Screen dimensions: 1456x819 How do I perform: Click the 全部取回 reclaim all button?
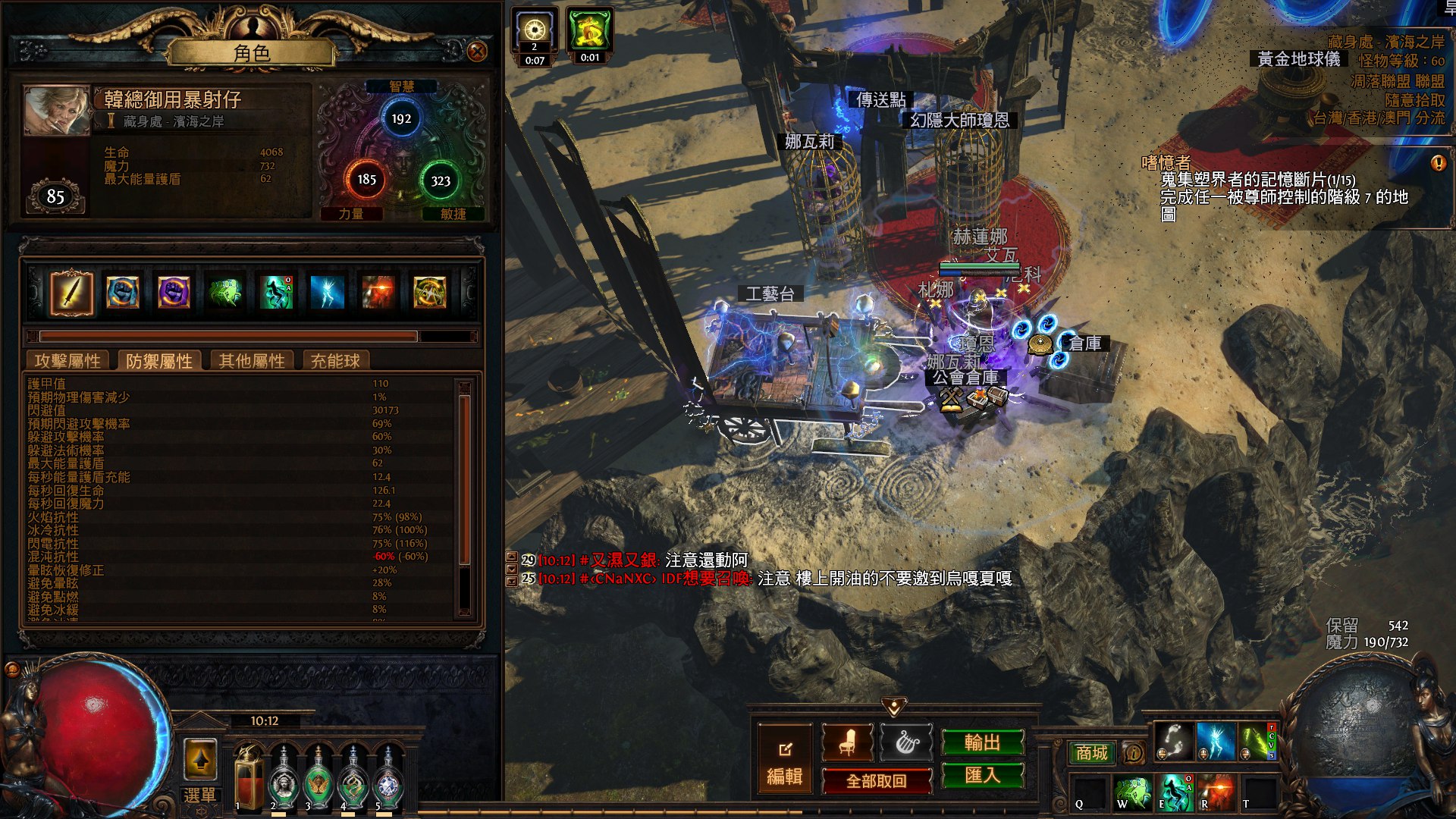[x=877, y=780]
